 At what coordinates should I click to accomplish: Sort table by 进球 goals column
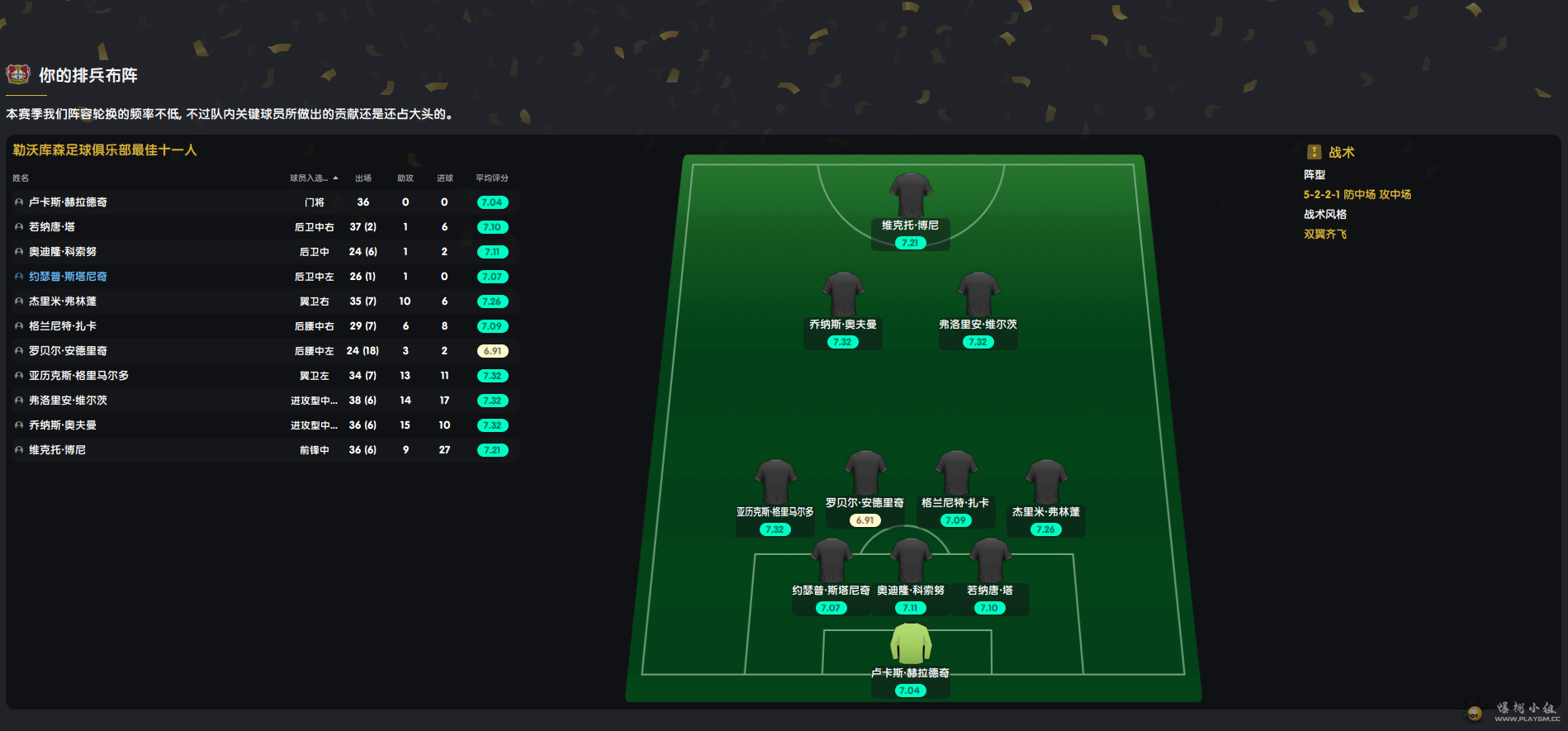pos(445,178)
